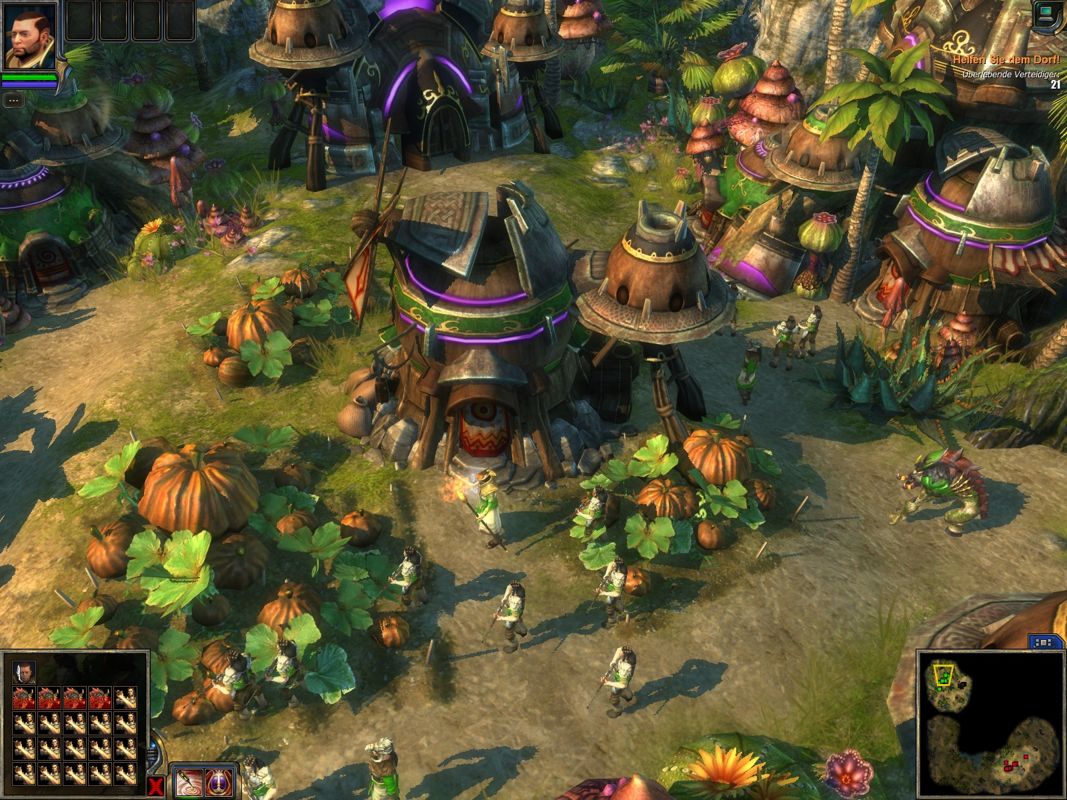
Task: Cancel the current order with the red X
Action: [155, 785]
